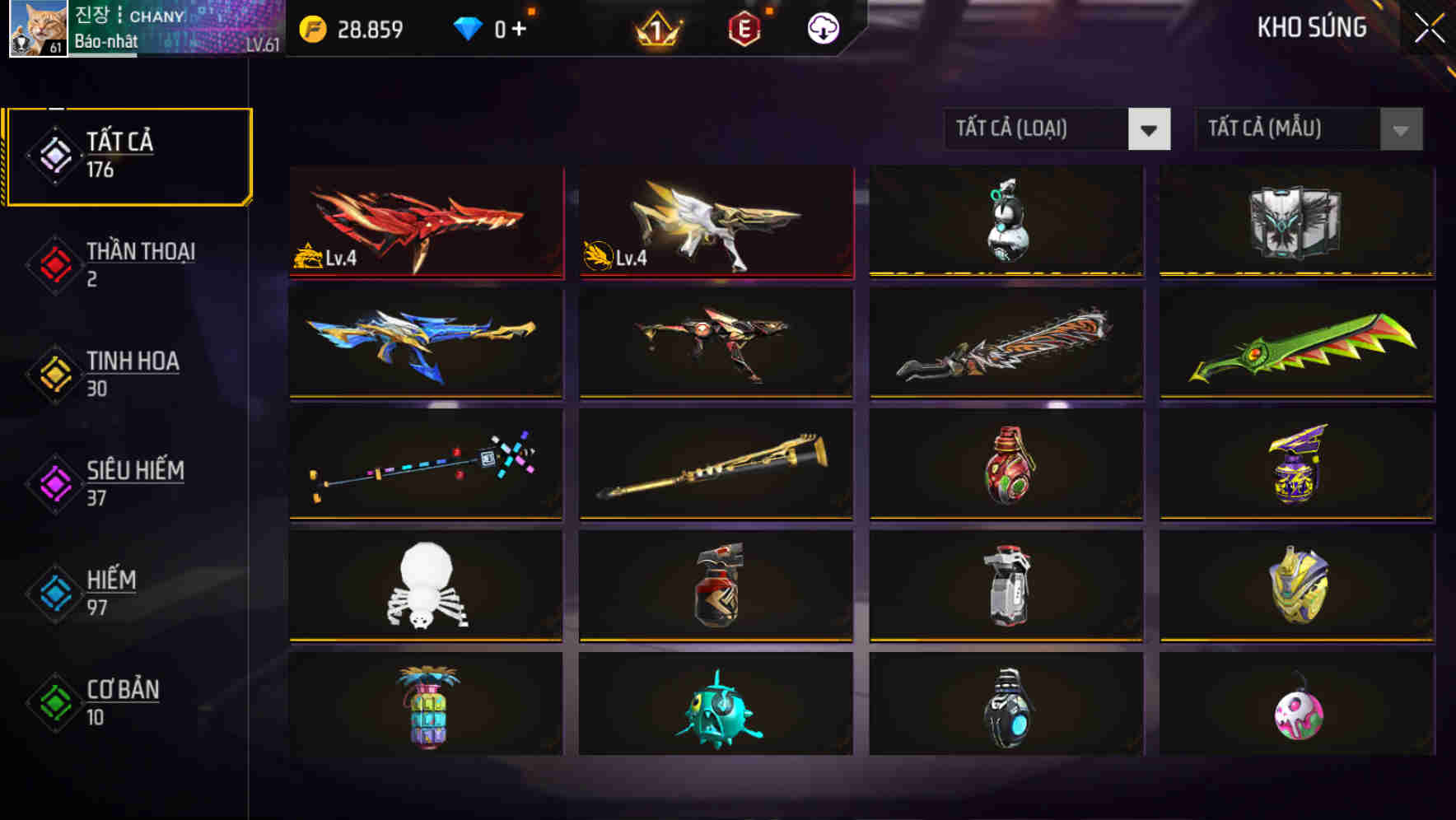Open the cloud download icon in top bar

click(821, 27)
